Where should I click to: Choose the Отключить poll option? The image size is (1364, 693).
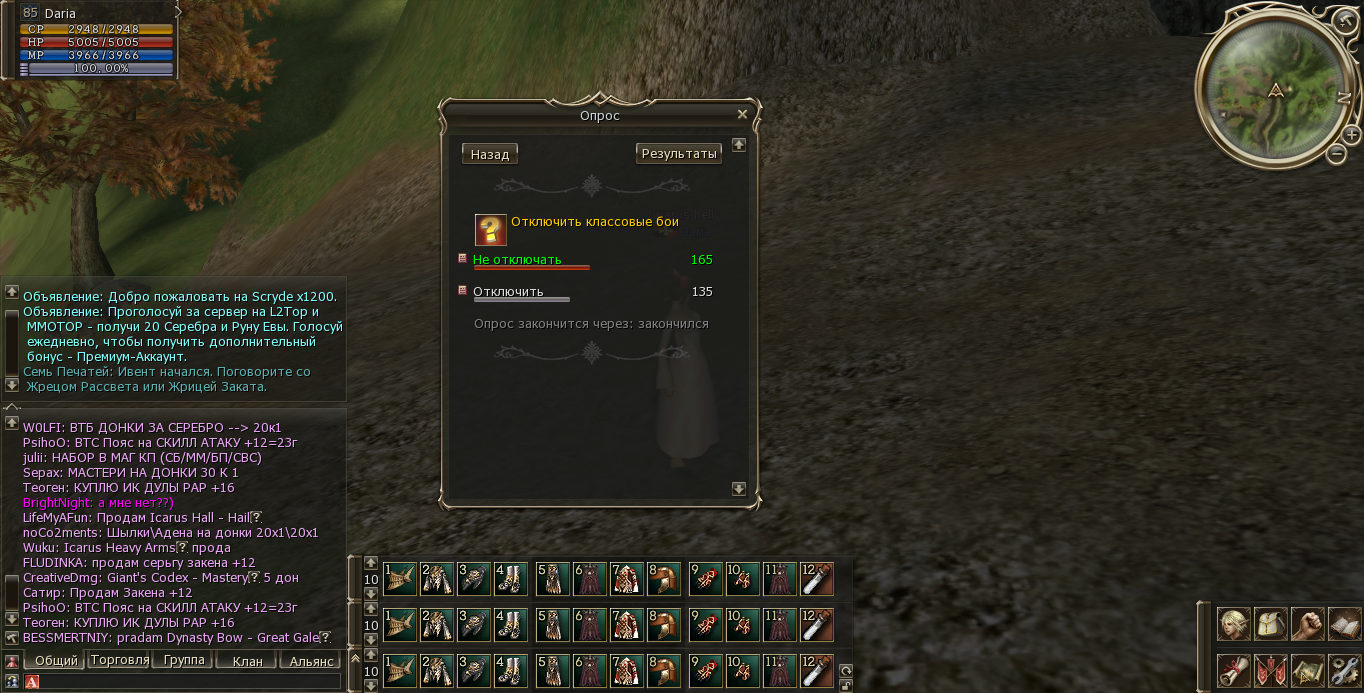508,292
